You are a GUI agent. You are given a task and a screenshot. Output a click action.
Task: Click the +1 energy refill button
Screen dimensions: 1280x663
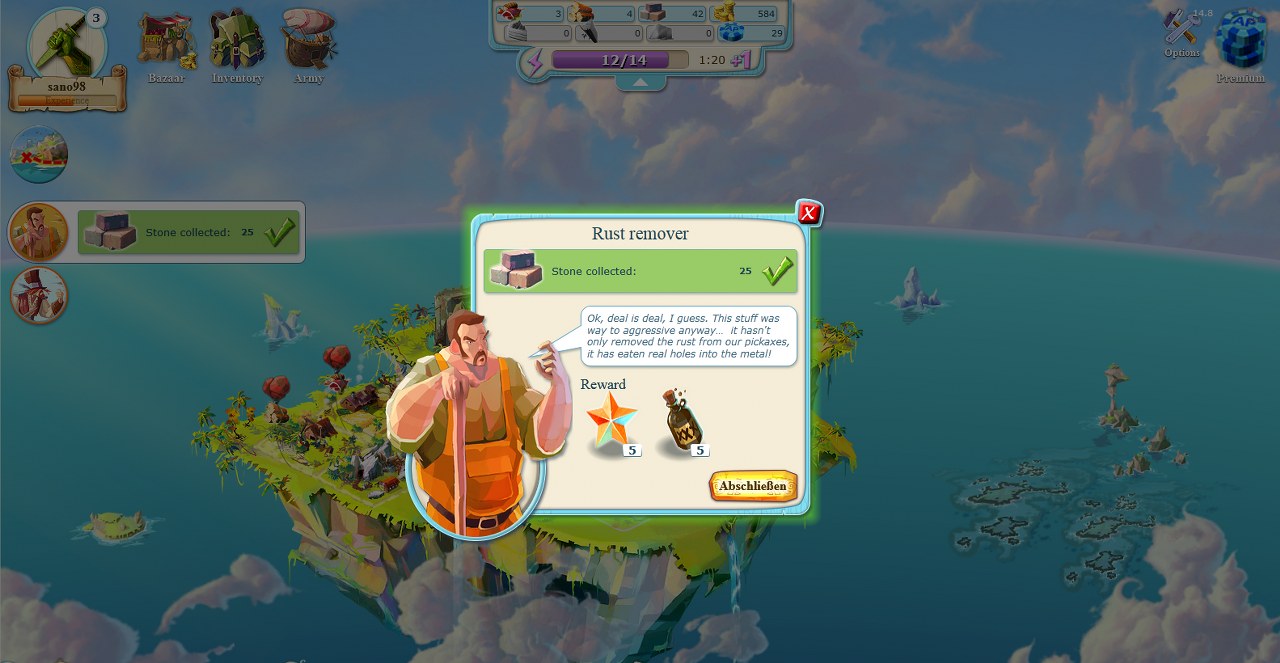pyautogui.click(x=741, y=60)
